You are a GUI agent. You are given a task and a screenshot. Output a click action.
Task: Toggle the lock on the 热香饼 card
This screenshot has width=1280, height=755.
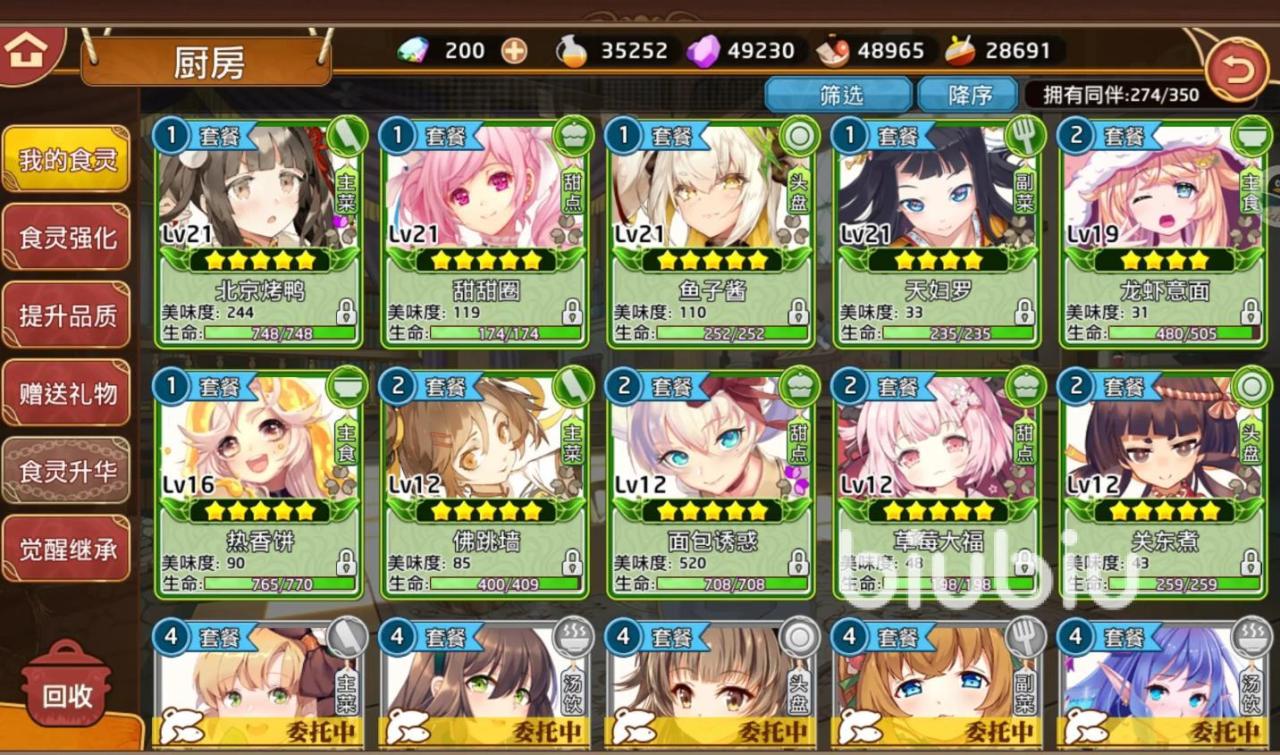346,563
